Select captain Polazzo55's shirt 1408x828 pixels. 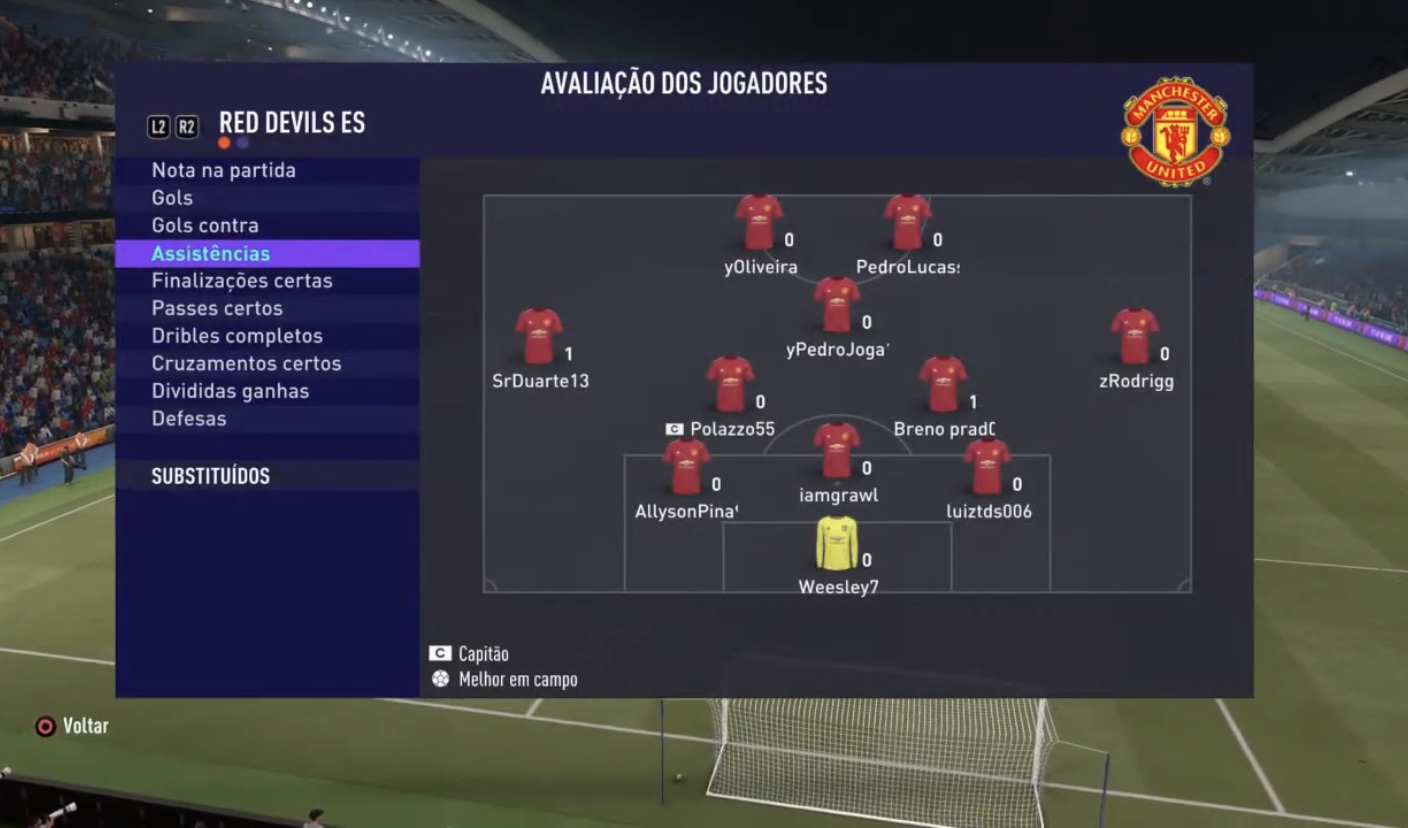pyautogui.click(x=730, y=384)
